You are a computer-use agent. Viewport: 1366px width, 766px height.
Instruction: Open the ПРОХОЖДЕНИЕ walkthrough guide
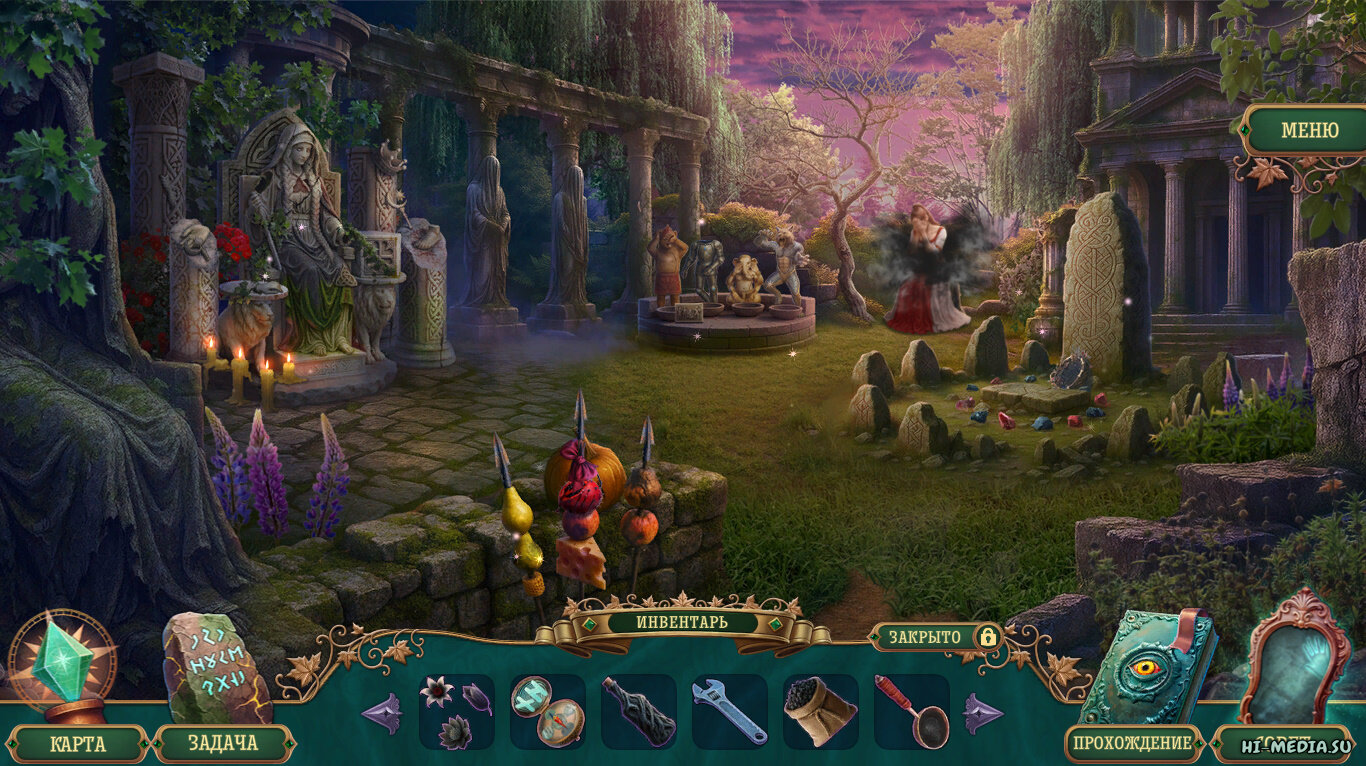click(1132, 743)
